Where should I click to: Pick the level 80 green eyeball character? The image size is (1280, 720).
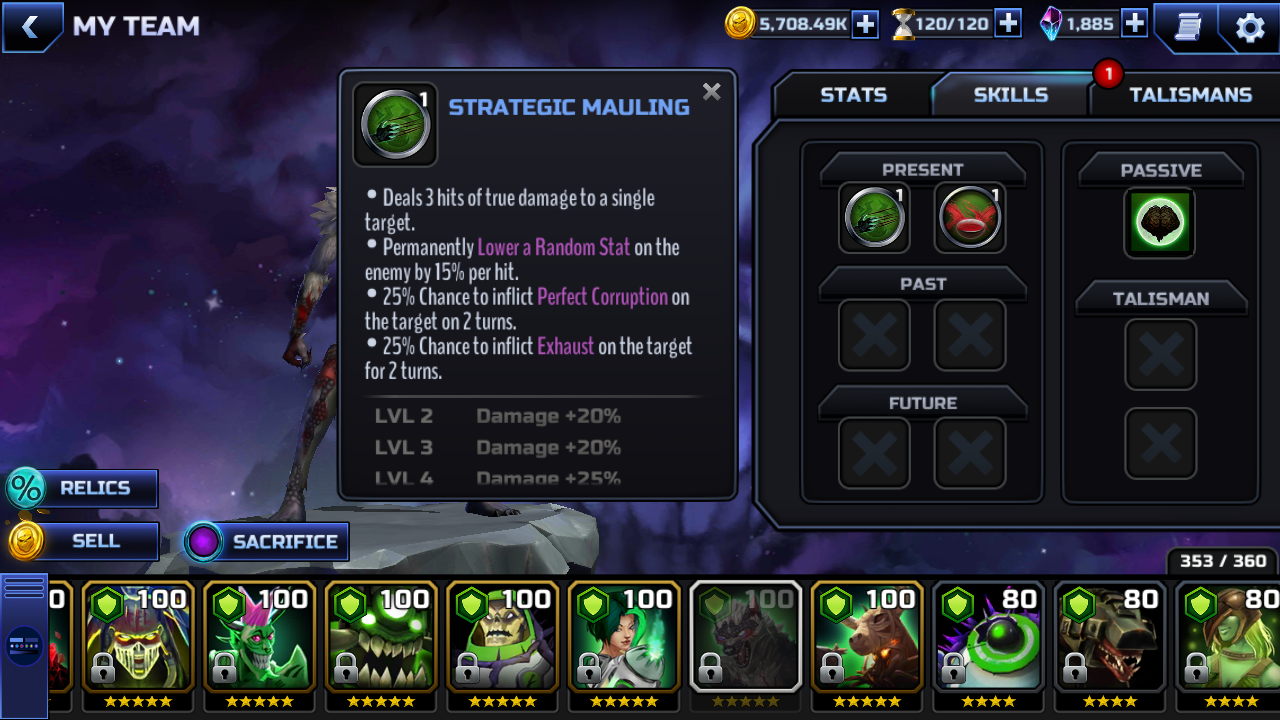pos(989,637)
